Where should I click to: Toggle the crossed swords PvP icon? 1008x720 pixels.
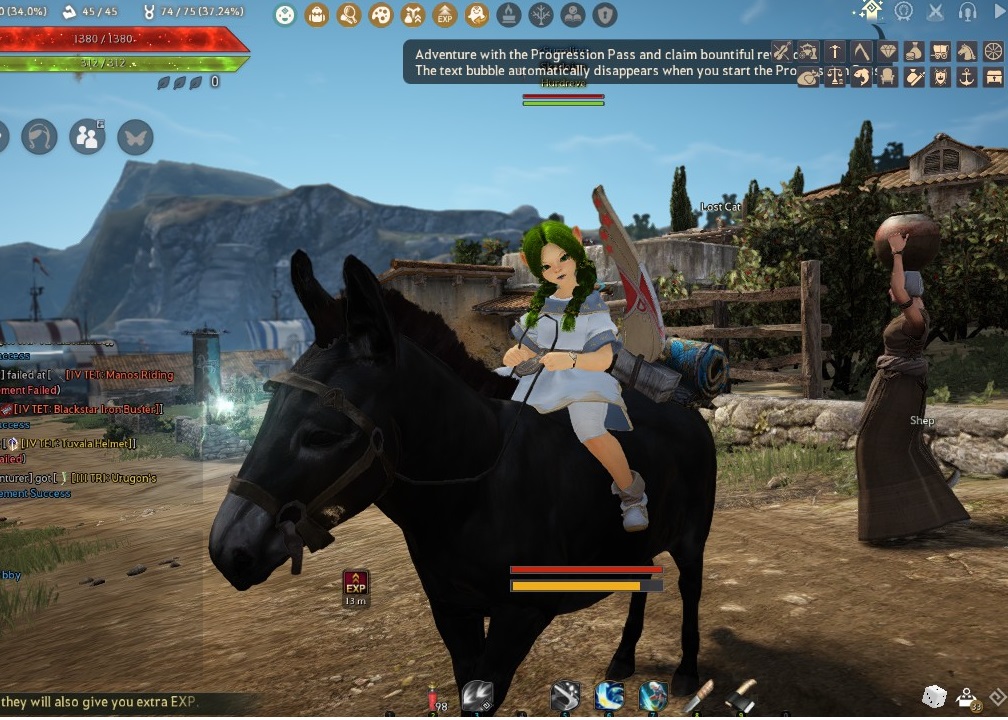[x=936, y=12]
